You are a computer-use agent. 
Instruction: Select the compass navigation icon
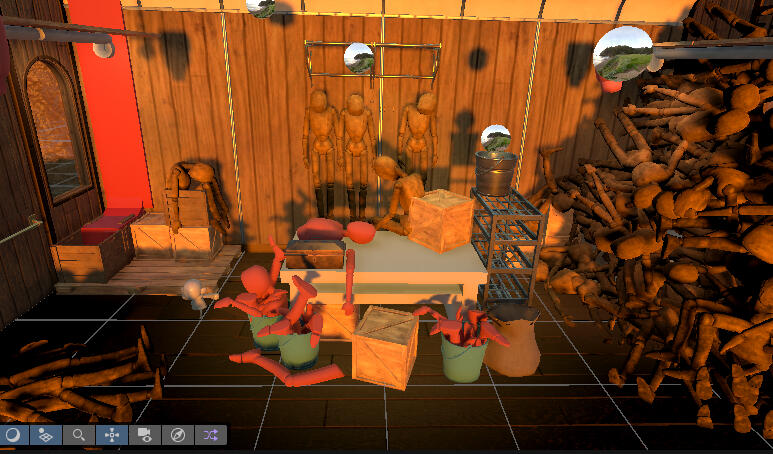point(177,435)
